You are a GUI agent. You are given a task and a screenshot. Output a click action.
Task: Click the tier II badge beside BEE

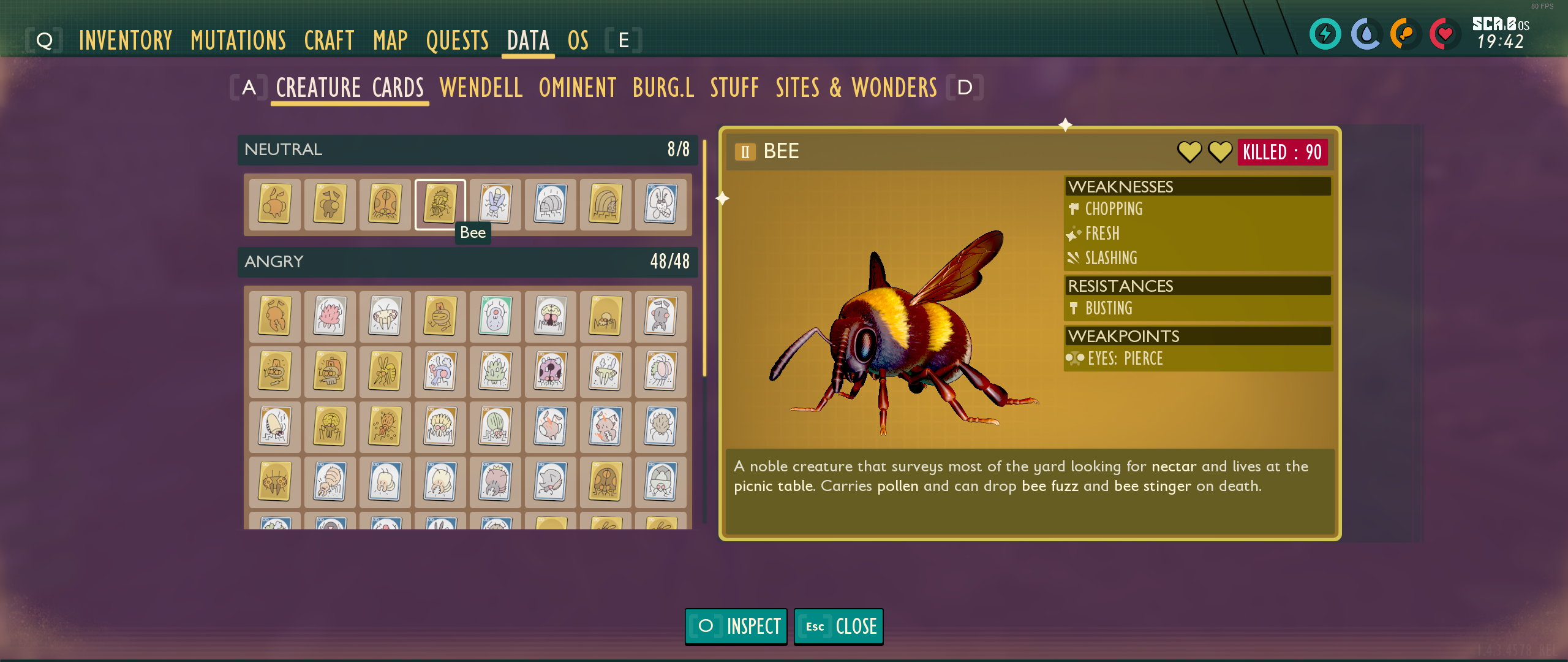pyautogui.click(x=745, y=151)
